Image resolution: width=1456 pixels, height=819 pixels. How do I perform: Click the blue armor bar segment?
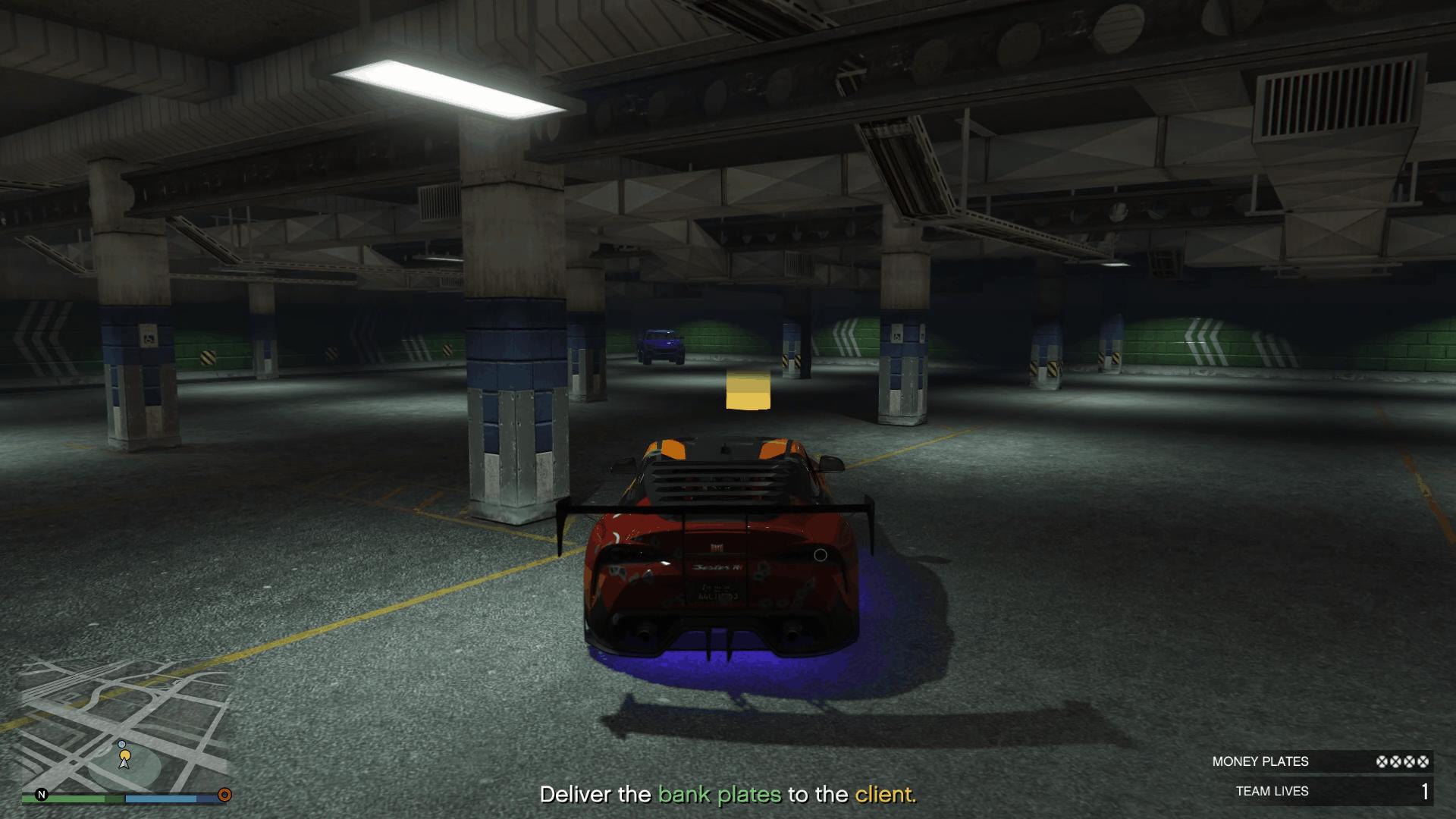point(160,799)
